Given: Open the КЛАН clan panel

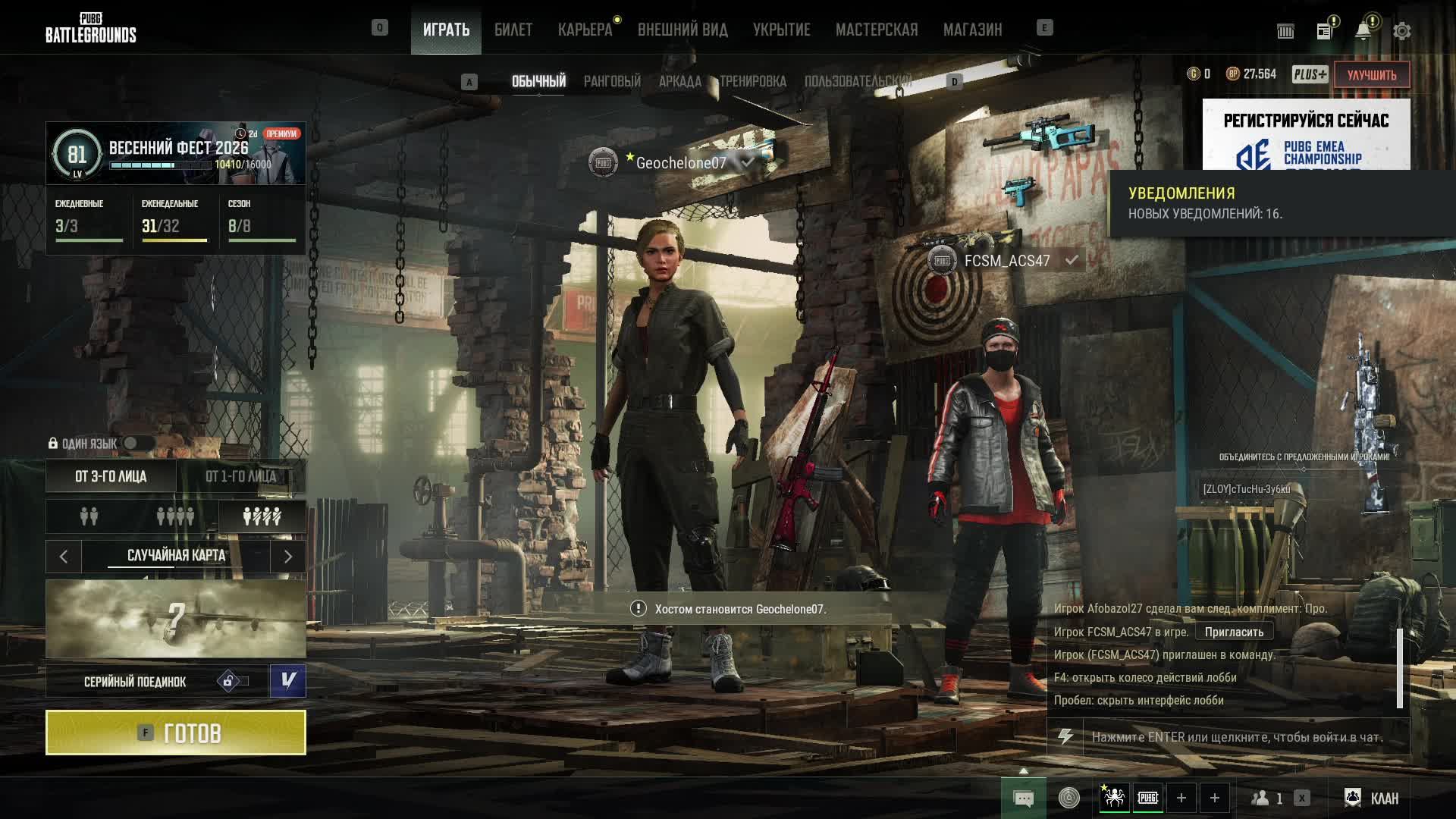Looking at the screenshot, I should coord(1373,798).
